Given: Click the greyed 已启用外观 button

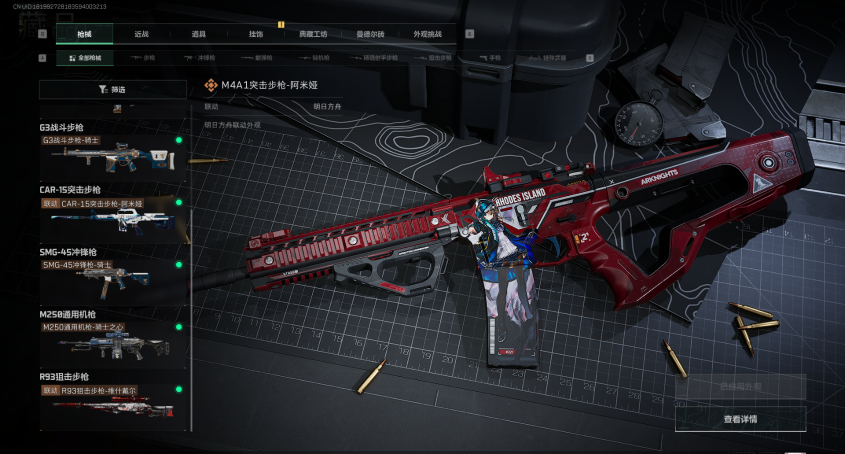Looking at the screenshot, I should pyautogui.click(x=740, y=386).
